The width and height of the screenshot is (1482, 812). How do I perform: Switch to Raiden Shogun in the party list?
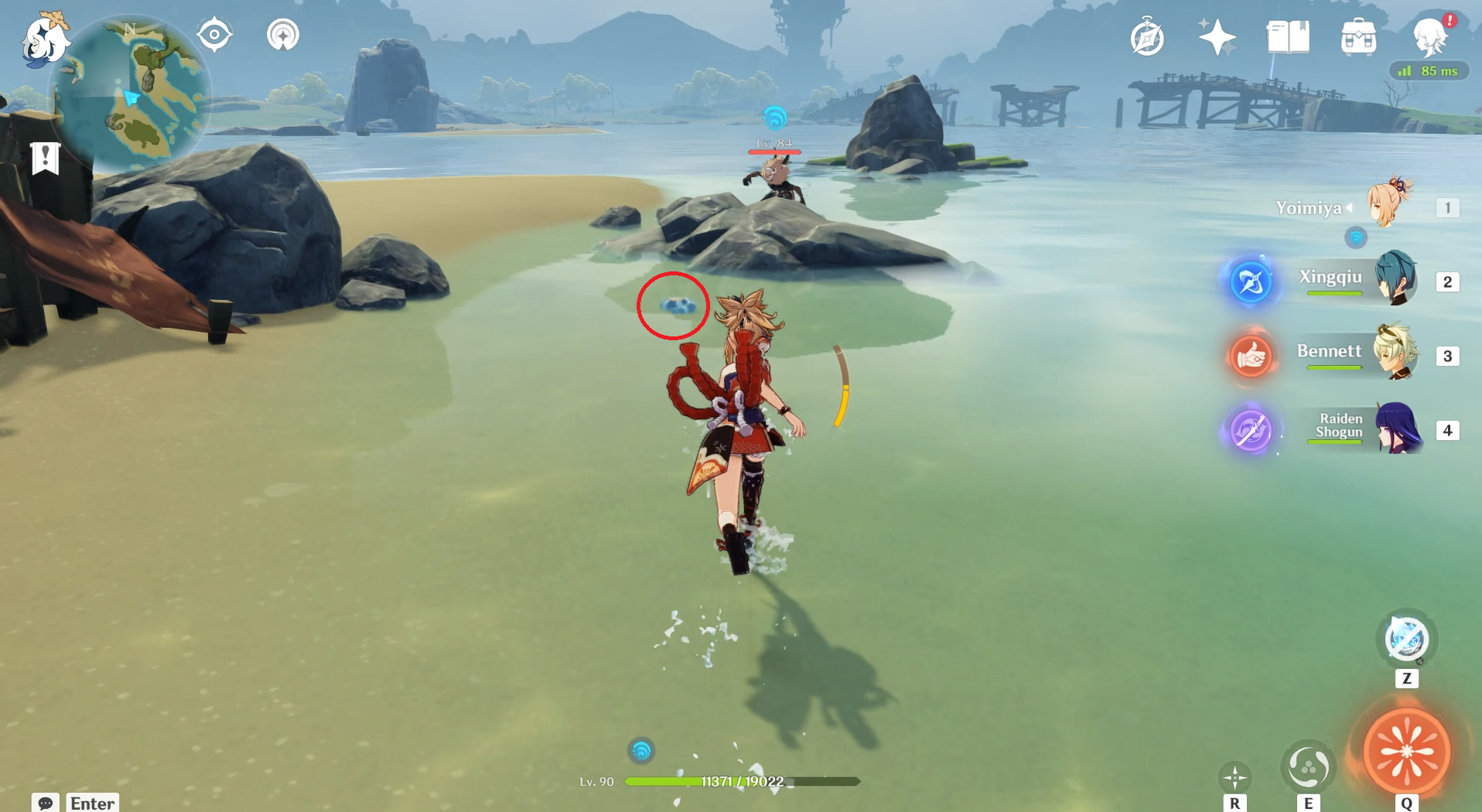1400,428
